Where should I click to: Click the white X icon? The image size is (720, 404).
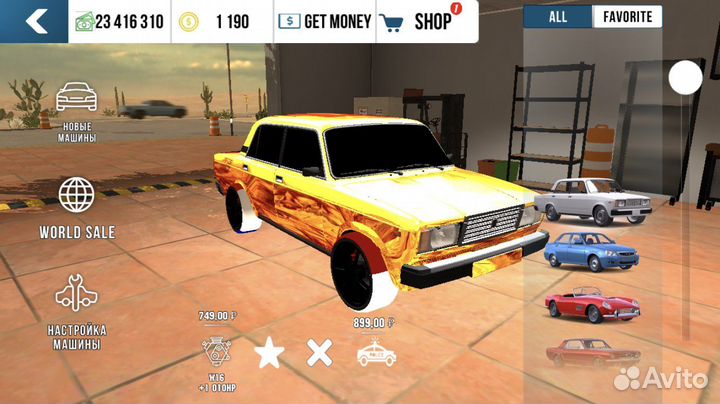point(319,353)
